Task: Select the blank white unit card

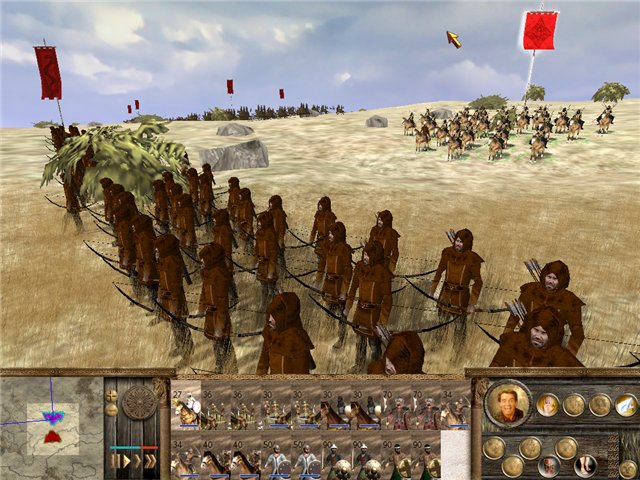Action: pyautogui.click(x=454, y=453)
